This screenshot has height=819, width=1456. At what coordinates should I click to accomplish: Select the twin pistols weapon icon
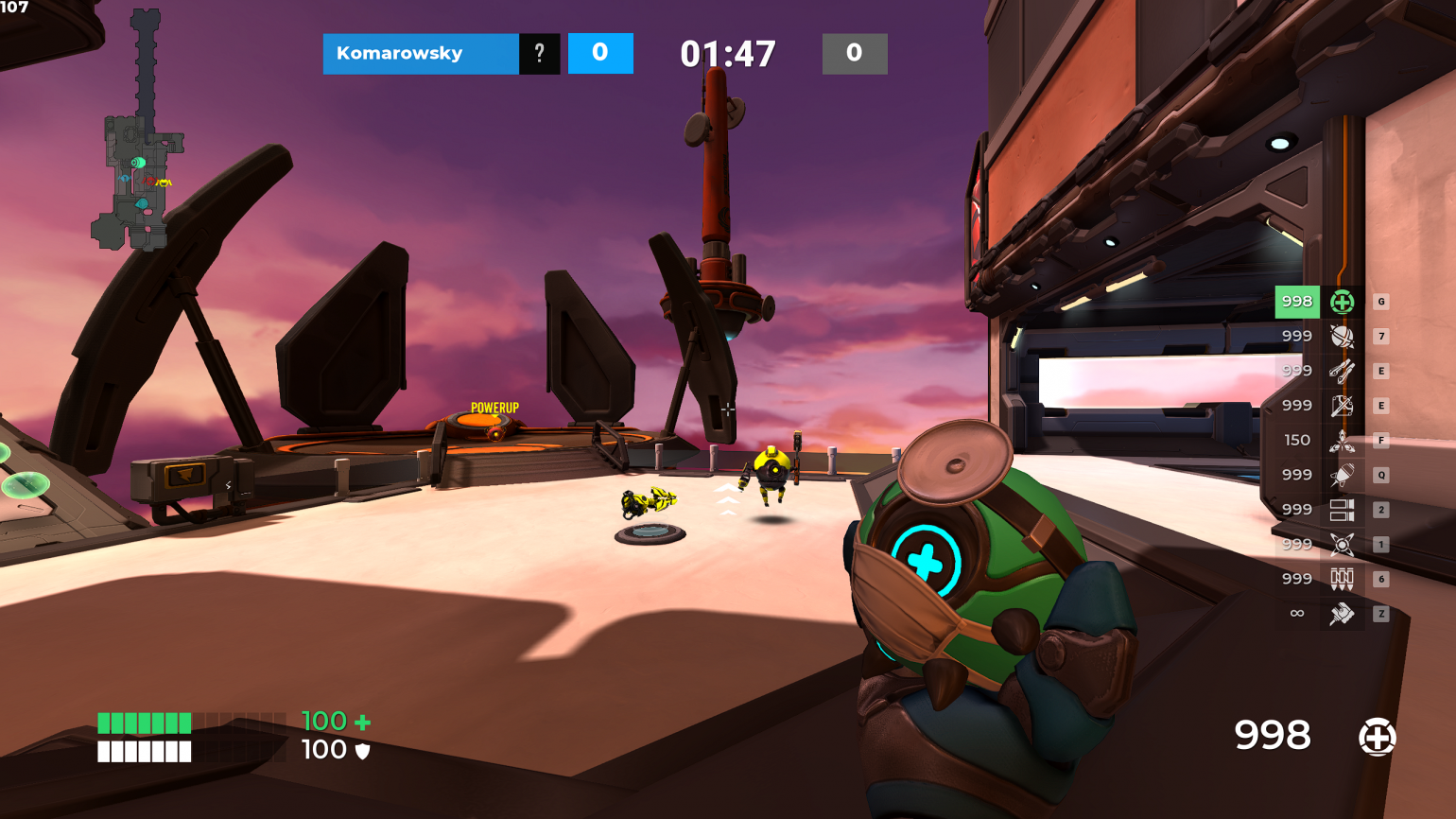pyautogui.click(x=1342, y=371)
